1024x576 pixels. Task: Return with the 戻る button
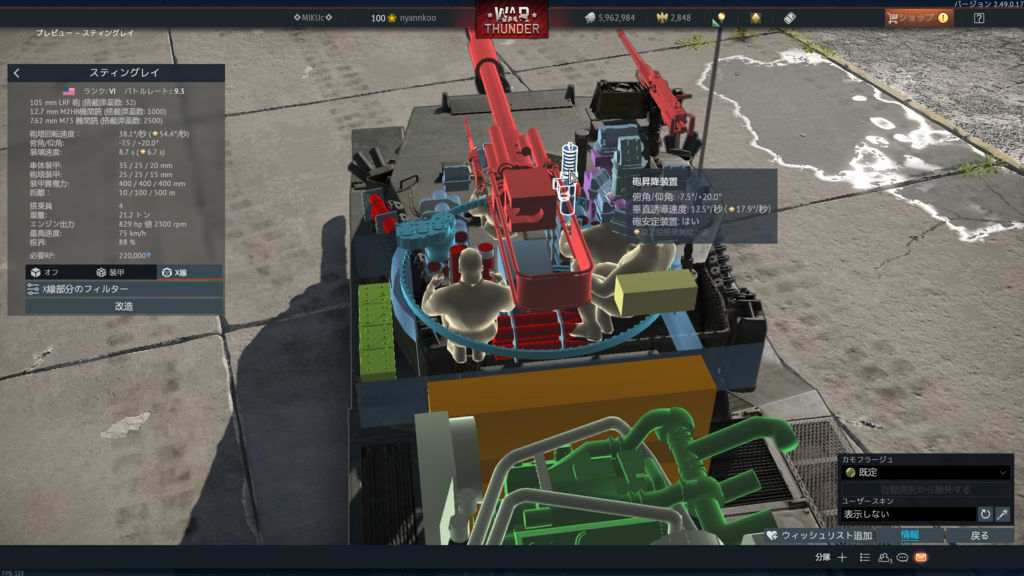click(980, 536)
